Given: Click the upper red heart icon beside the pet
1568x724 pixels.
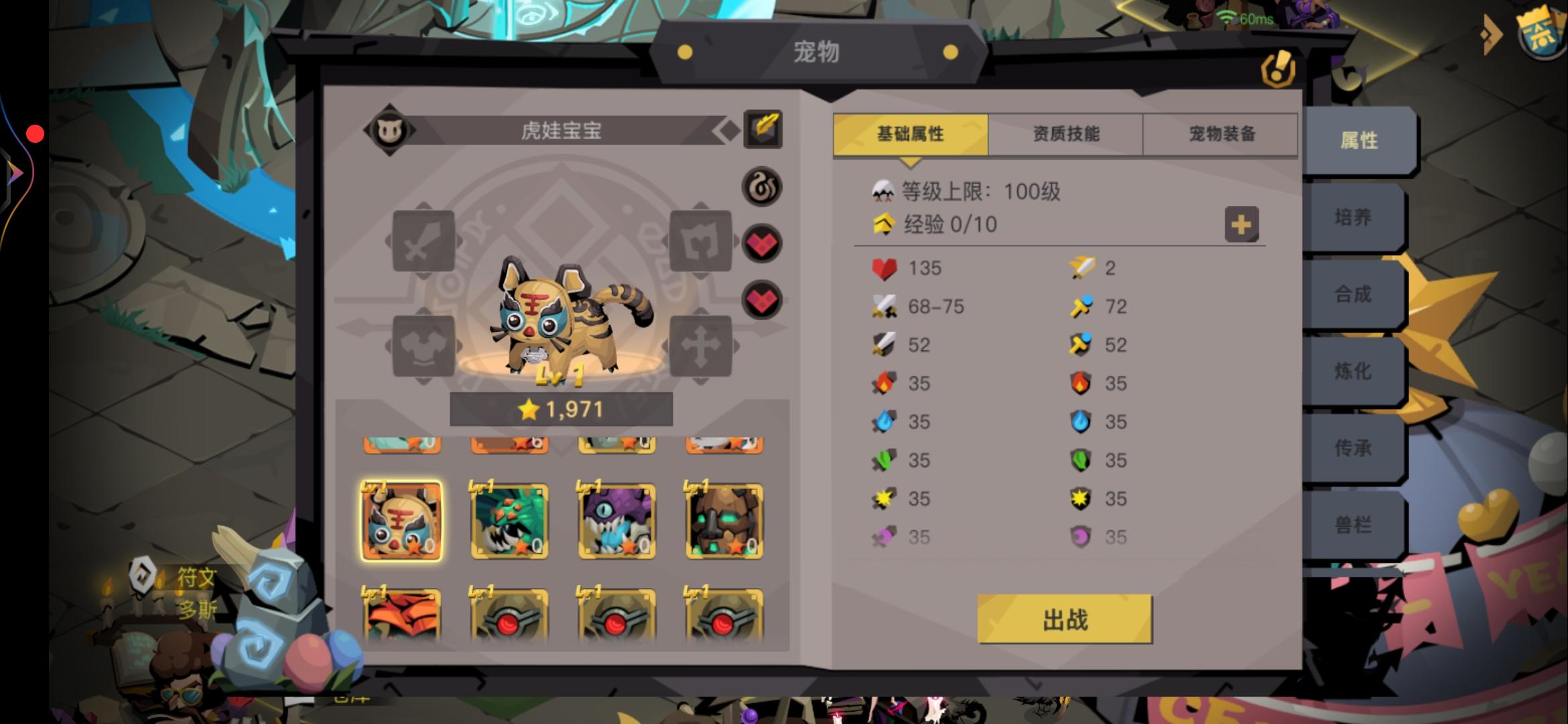Looking at the screenshot, I should [x=763, y=243].
